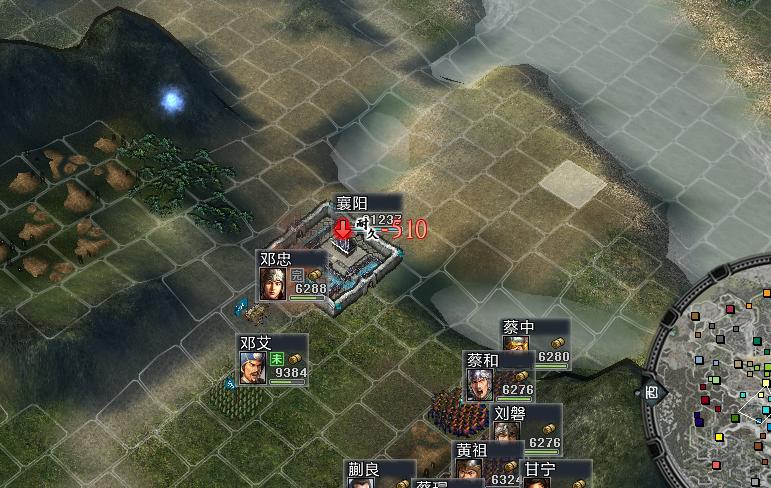
Task: Select the 甘宁 unit card
Action: 552,473
